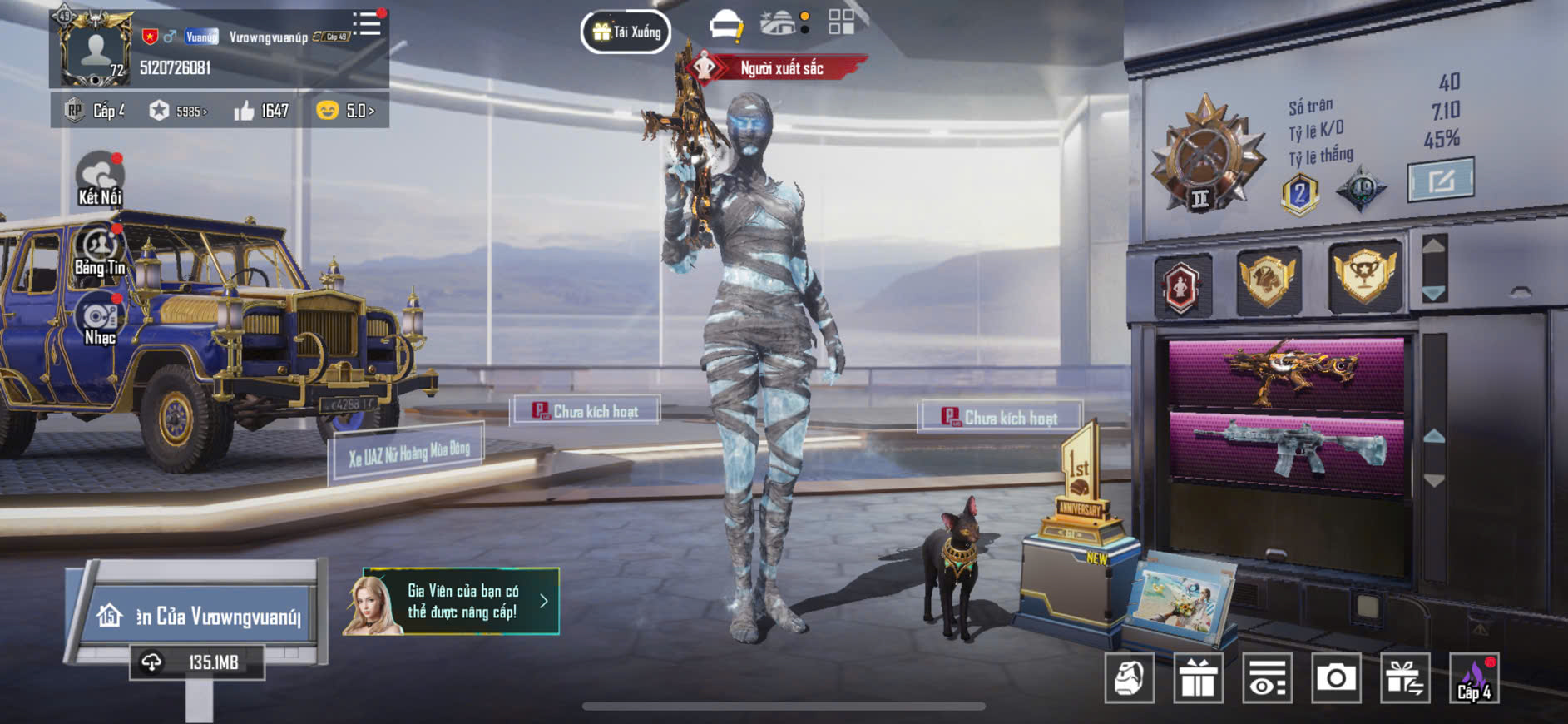Open the Gia Viên upgrade banner

tap(451, 602)
